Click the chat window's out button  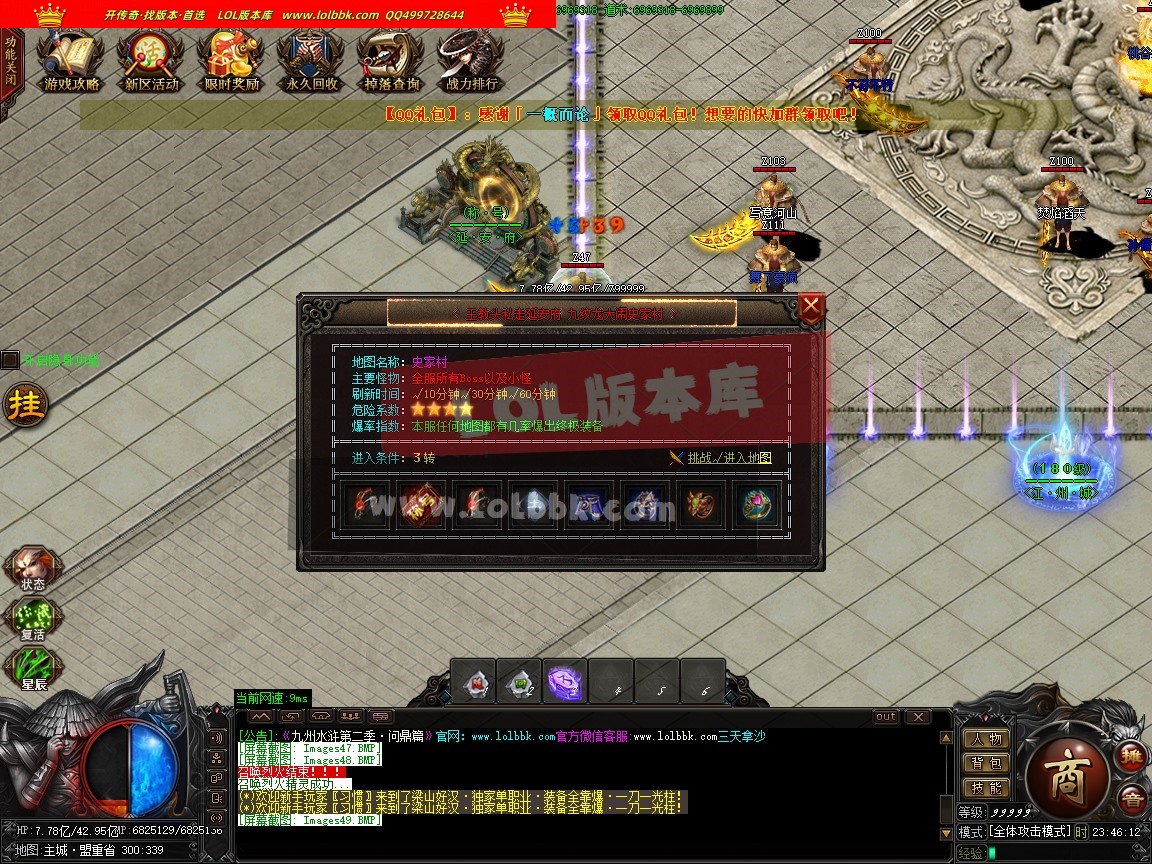click(x=886, y=717)
